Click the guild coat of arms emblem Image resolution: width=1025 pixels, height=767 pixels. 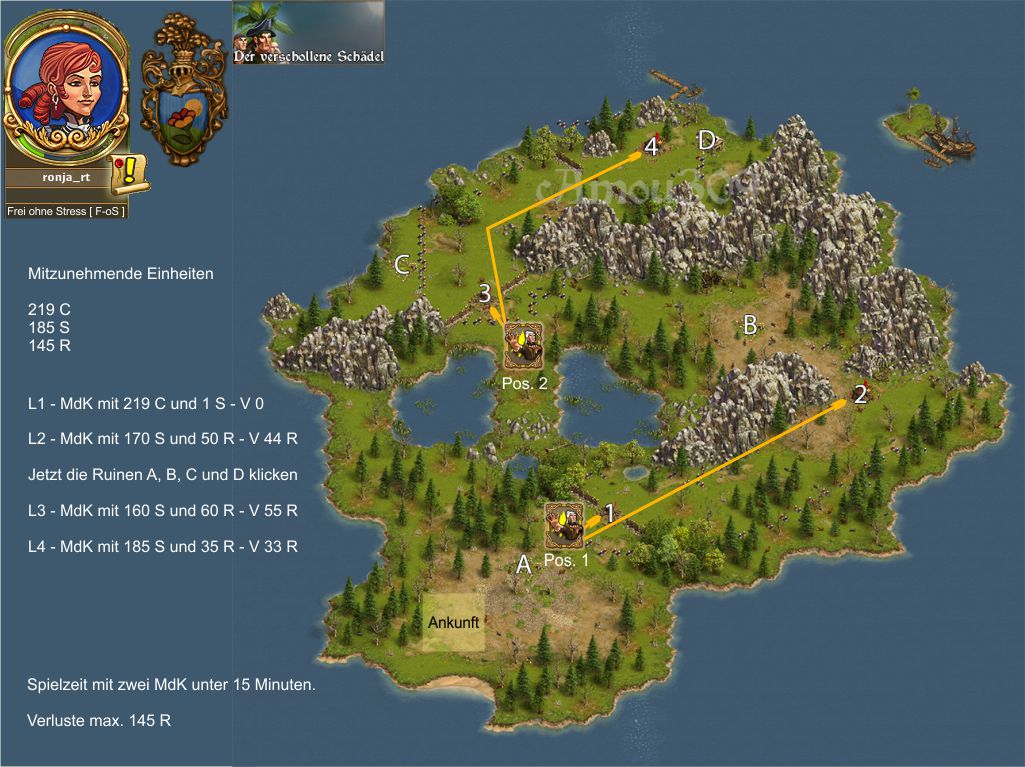[183, 90]
